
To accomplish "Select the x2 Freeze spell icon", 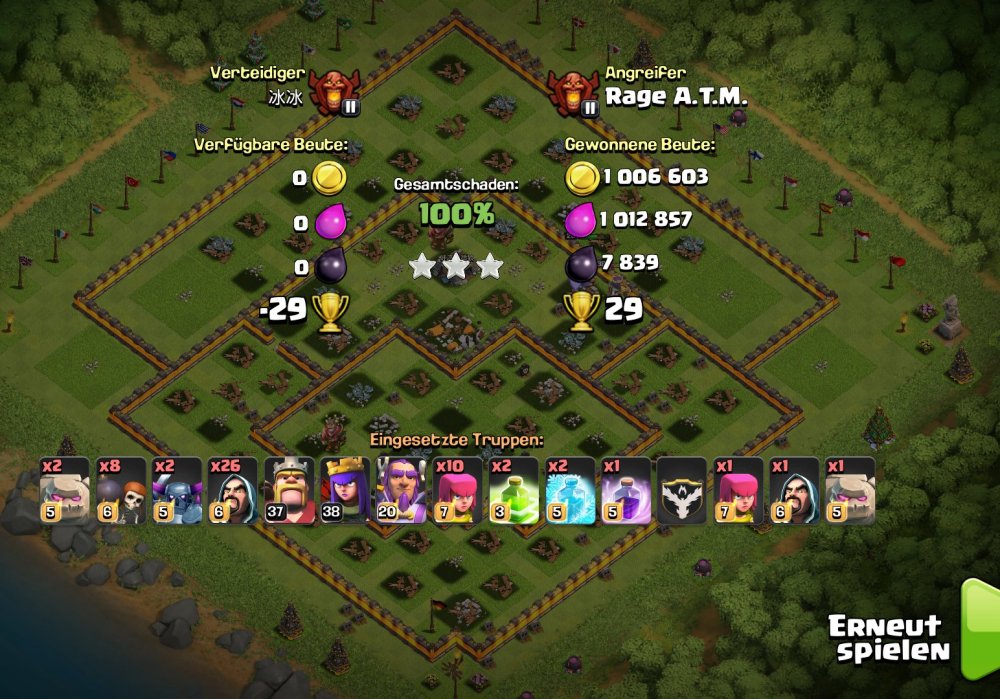I will pyautogui.click(x=569, y=491).
